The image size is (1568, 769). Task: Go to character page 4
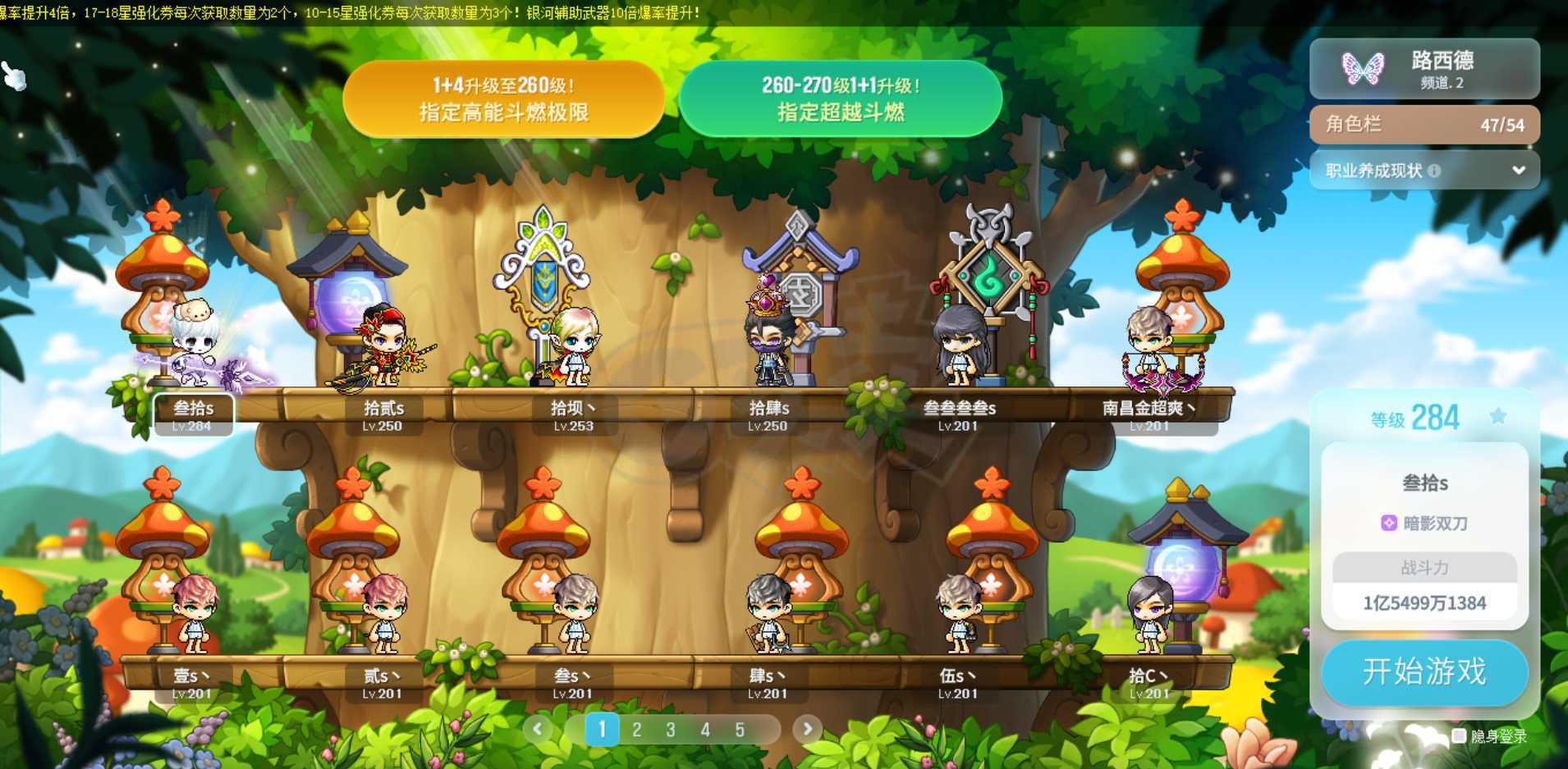coord(705,730)
